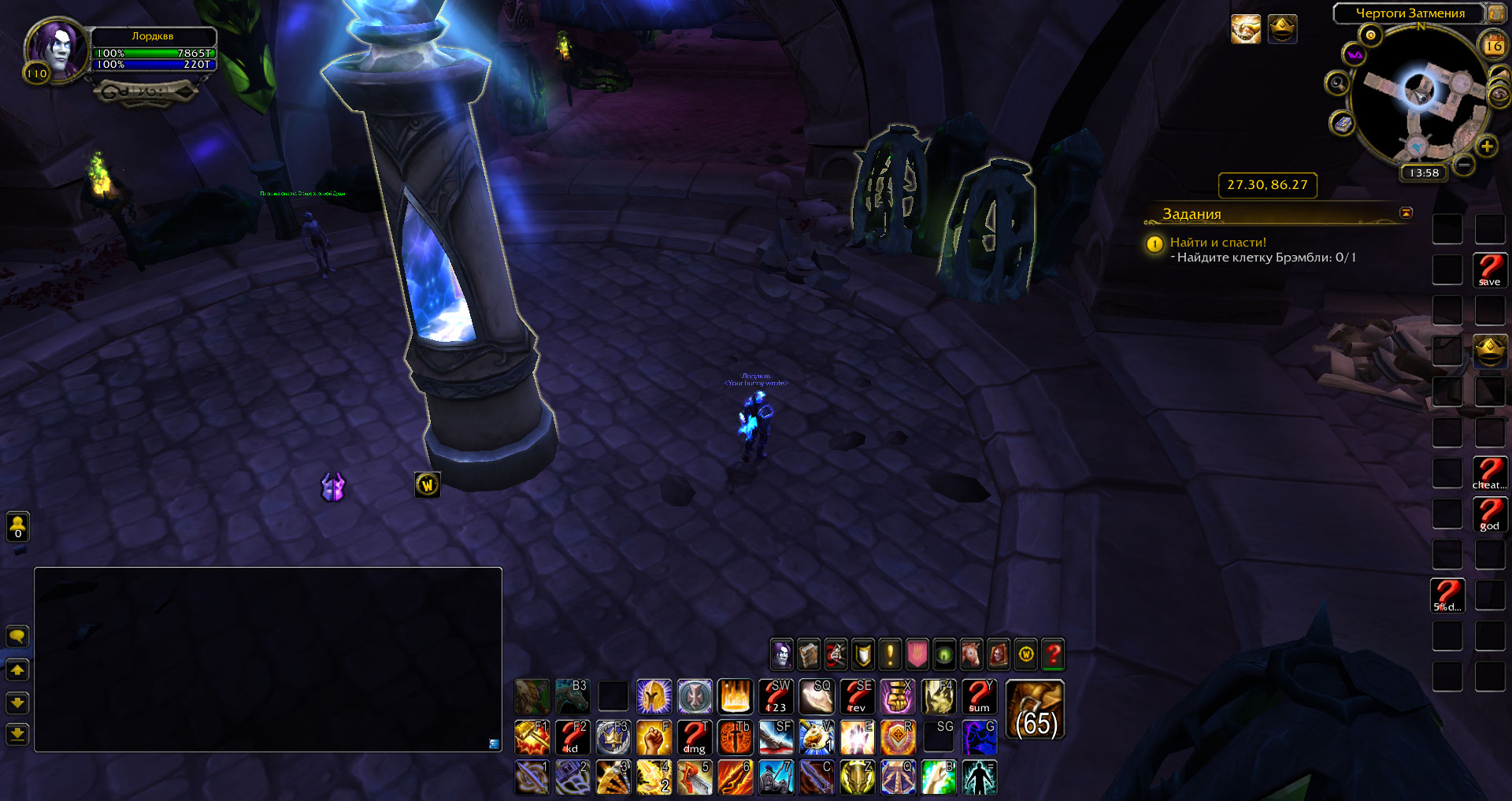The image size is (1512, 801).
Task: Open the calendar showing day 16
Action: click(x=1493, y=45)
